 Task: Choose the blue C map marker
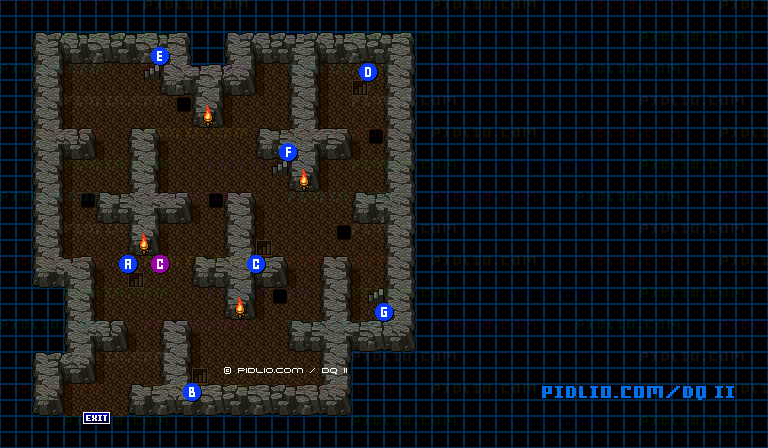pyautogui.click(x=256, y=264)
